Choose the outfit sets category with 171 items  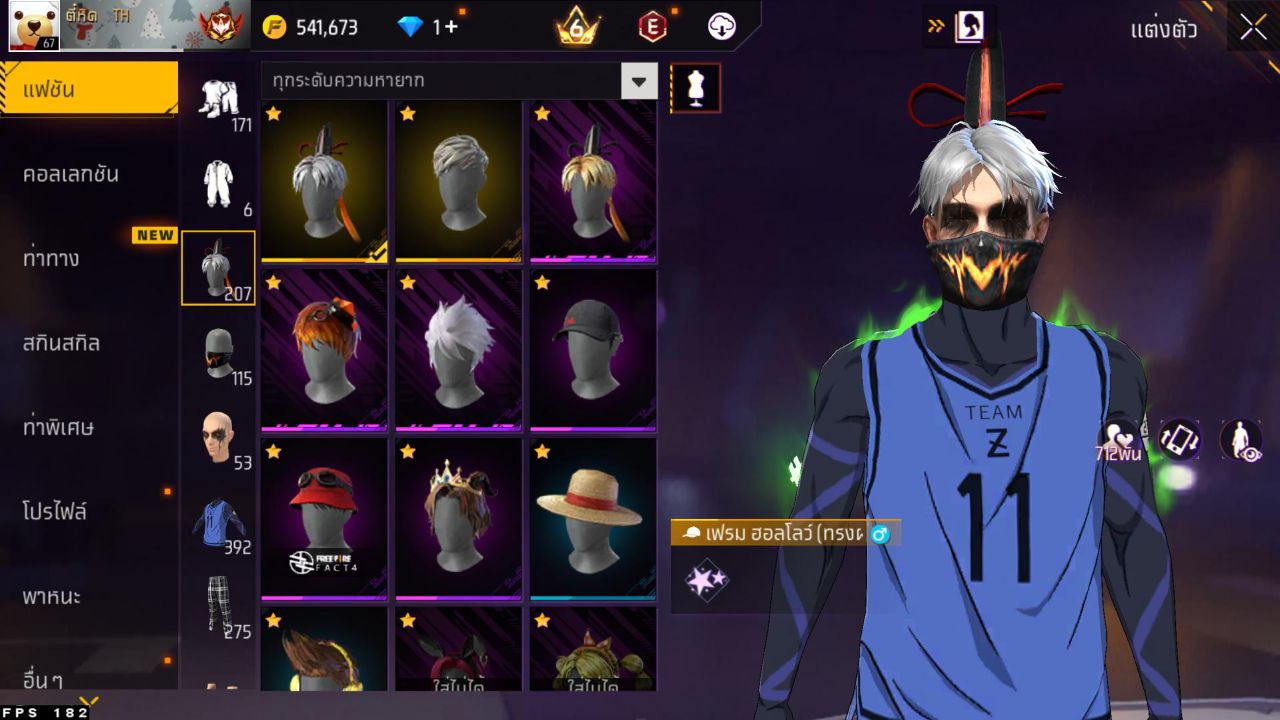[217, 101]
